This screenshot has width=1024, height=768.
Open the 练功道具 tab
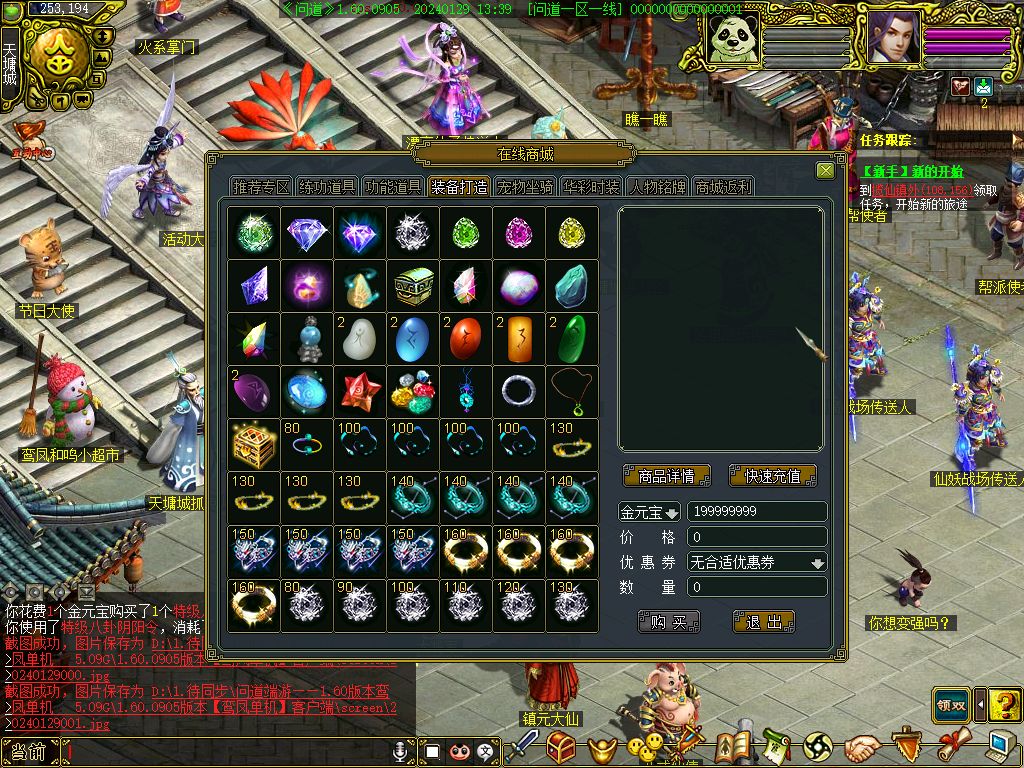tap(327, 187)
